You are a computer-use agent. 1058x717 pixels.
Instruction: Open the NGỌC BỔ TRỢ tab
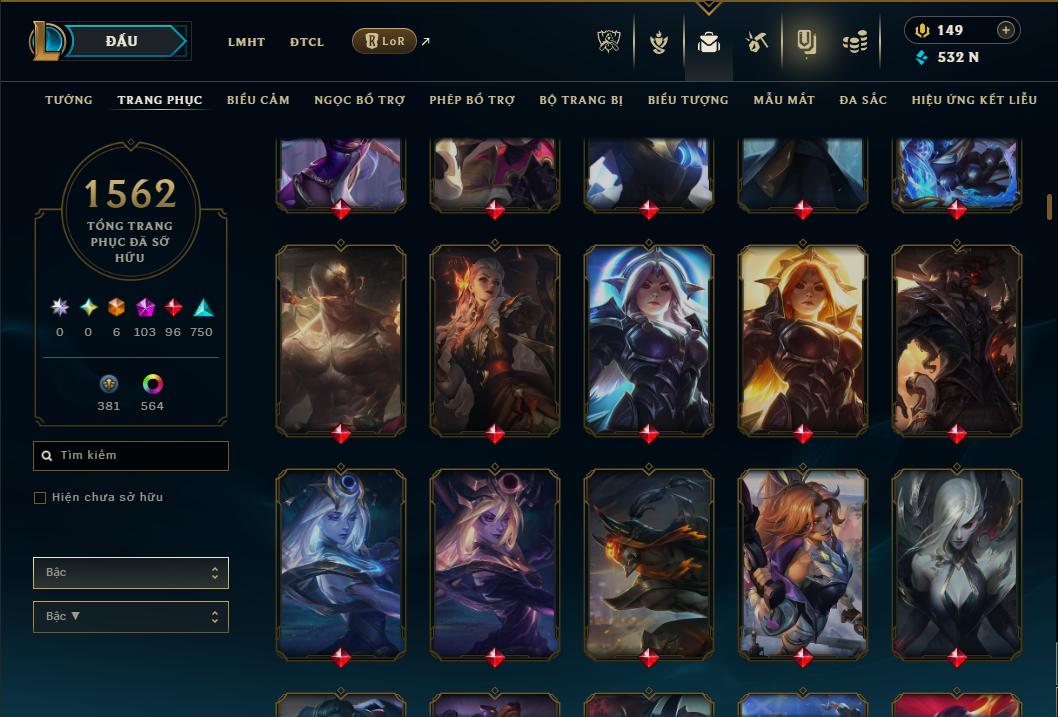pos(360,100)
